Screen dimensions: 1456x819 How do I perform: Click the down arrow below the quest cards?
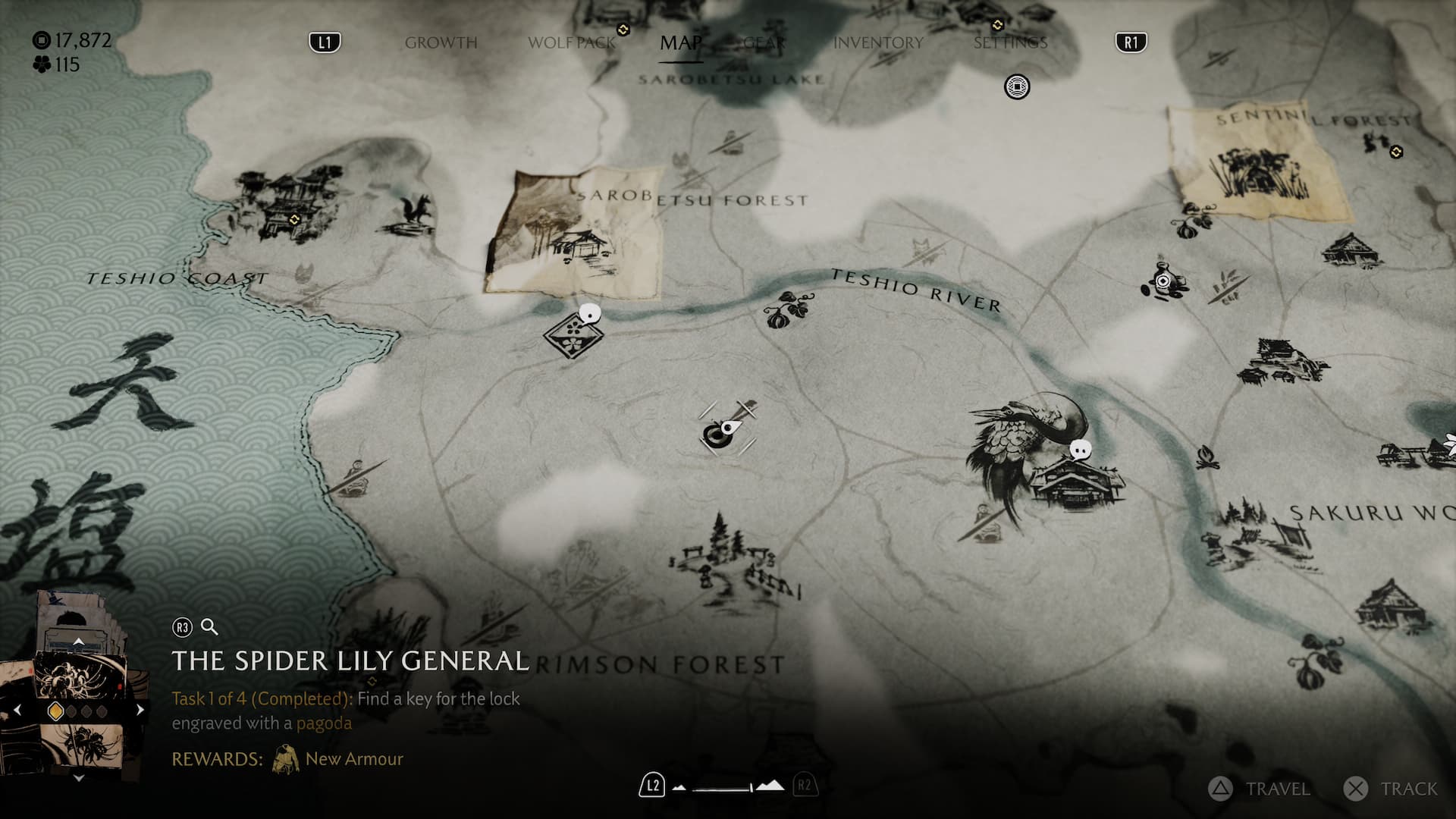(x=79, y=778)
